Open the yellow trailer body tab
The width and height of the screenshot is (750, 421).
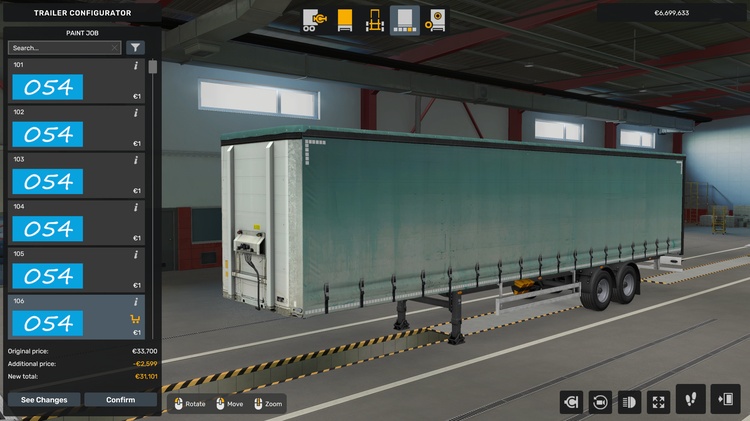[345, 20]
